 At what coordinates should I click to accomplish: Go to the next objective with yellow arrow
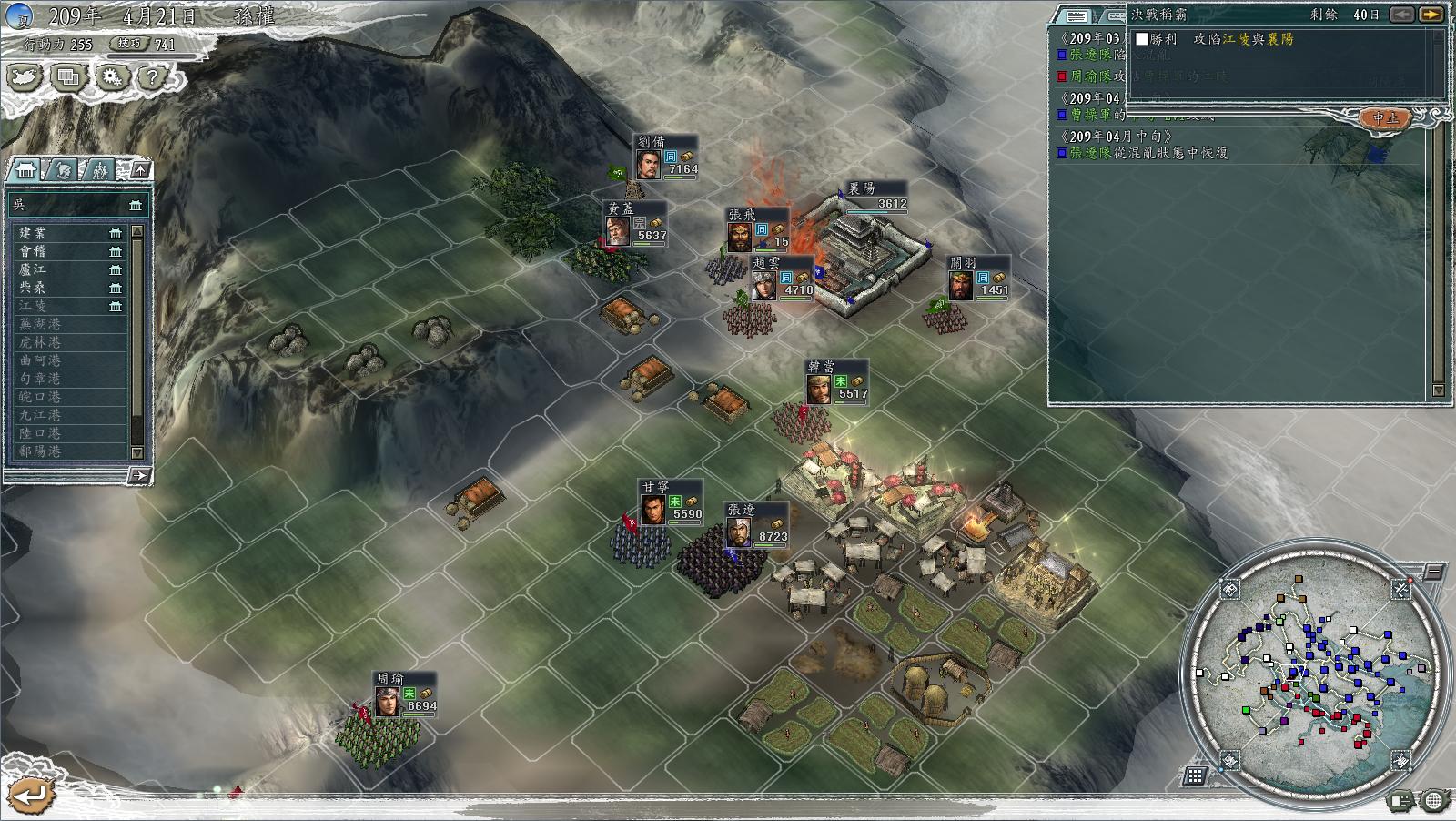(x=1431, y=15)
